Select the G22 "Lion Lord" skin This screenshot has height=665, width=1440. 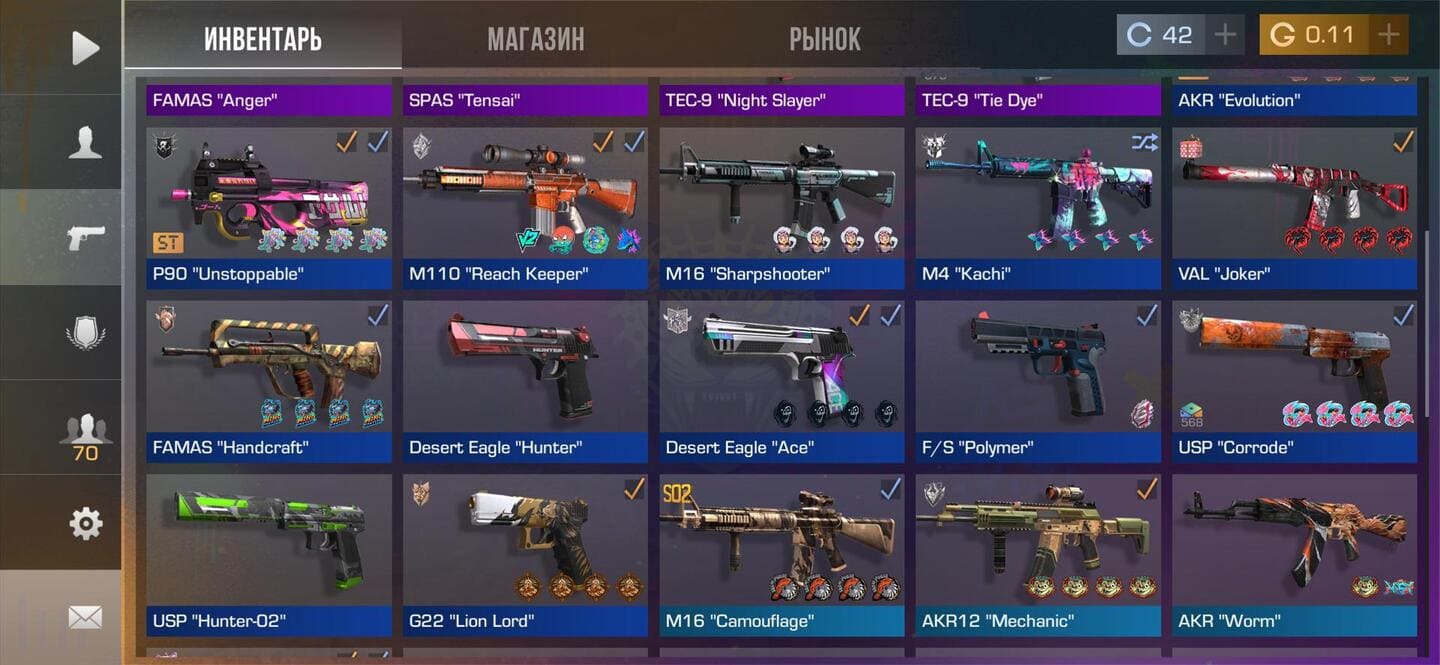[525, 554]
